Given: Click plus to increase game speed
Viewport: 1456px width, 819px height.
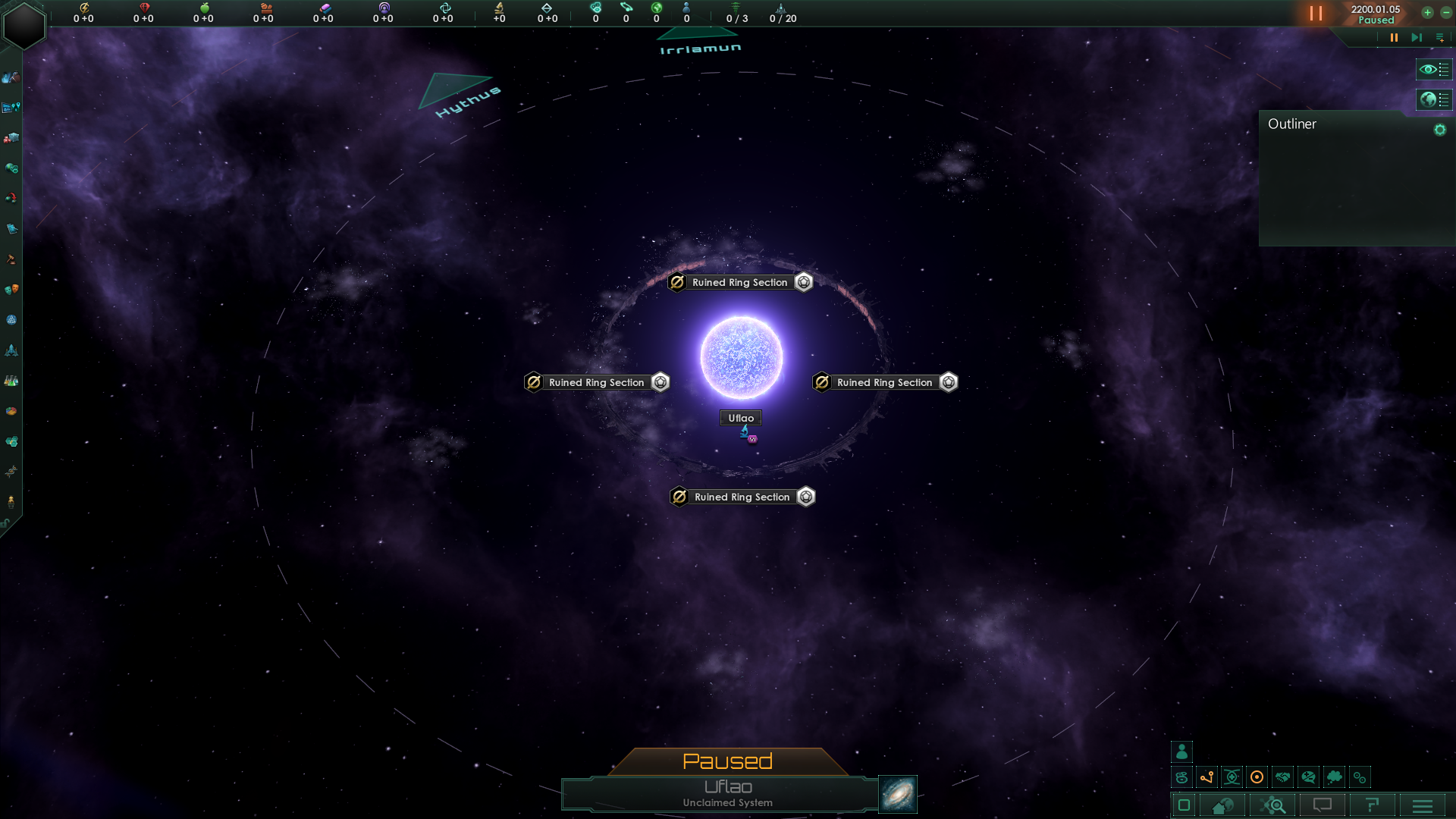Looking at the screenshot, I should (x=1427, y=13).
